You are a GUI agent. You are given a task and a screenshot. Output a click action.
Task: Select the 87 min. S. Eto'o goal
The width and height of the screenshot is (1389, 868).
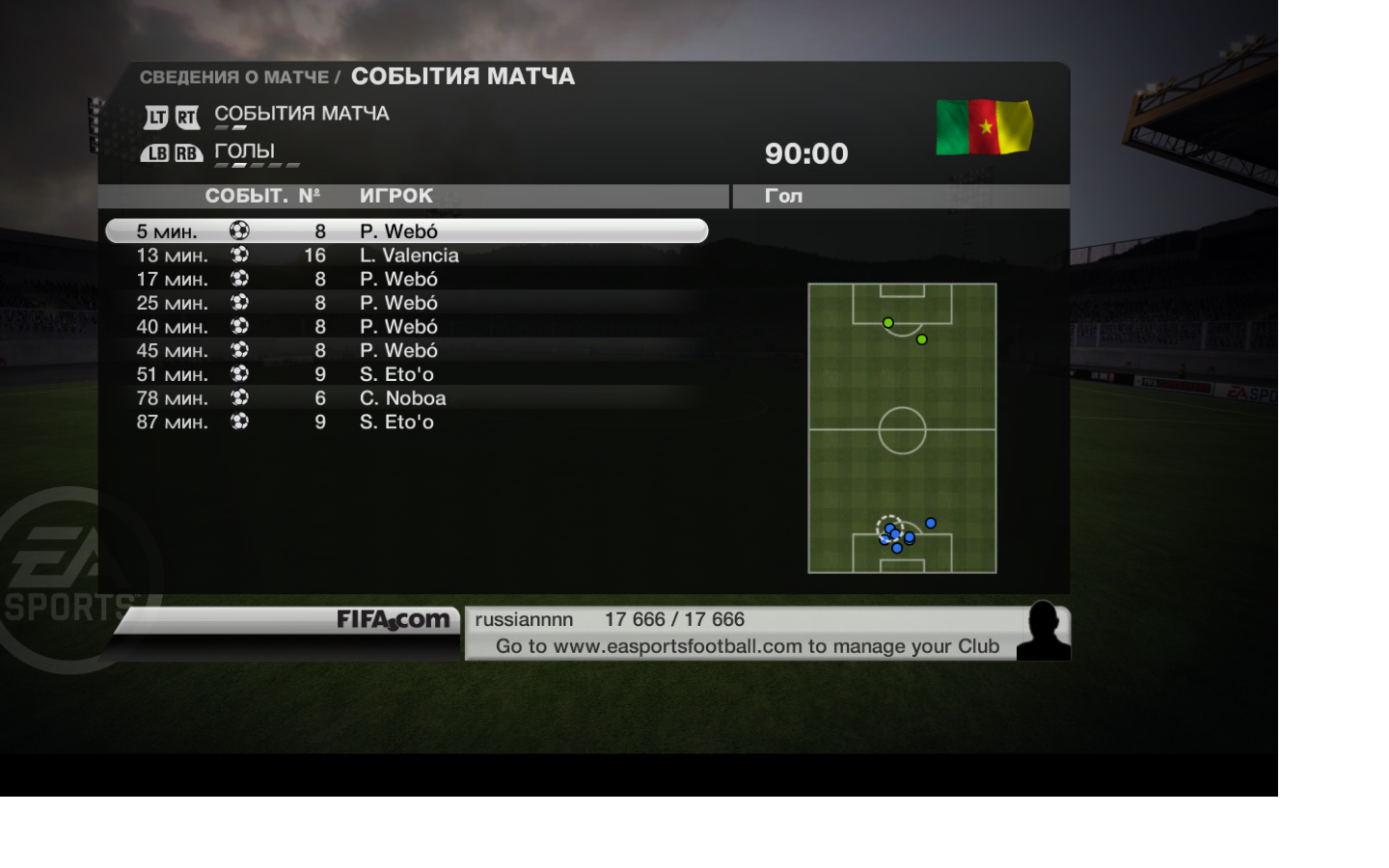pos(406,422)
